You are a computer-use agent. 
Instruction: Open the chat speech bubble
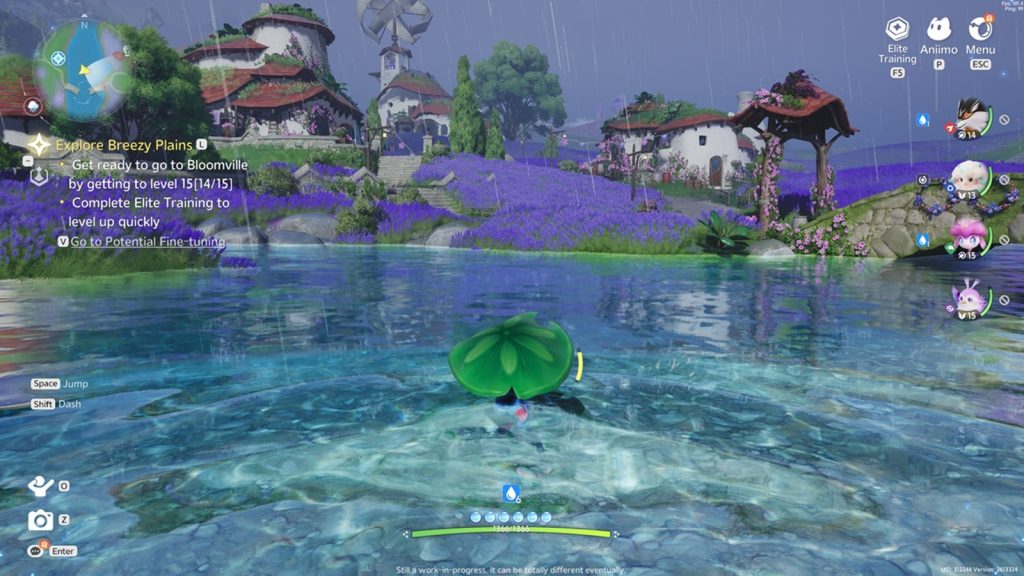37,550
